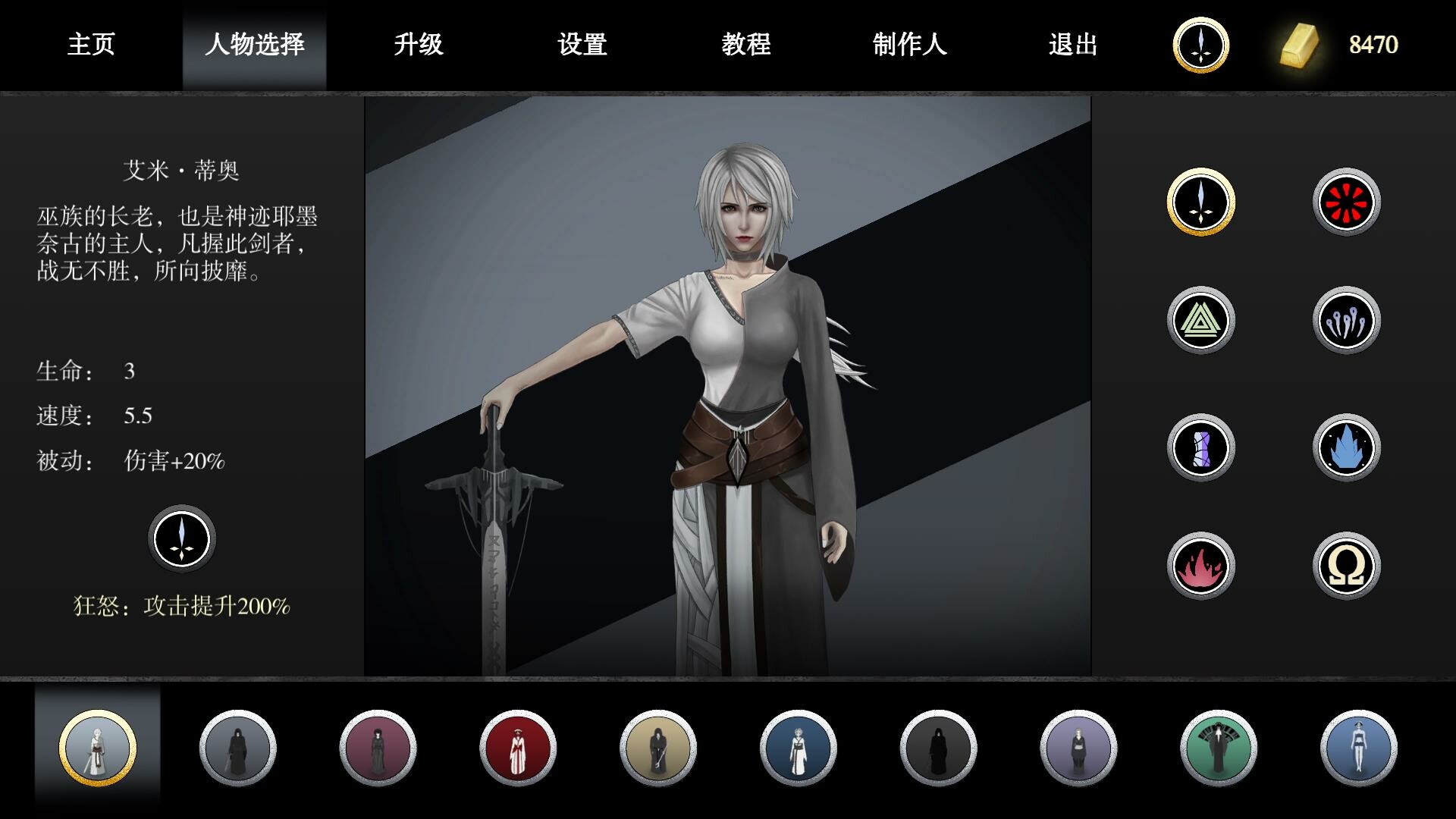Select the red pinwheel skill icon

pyautogui.click(x=1346, y=202)
